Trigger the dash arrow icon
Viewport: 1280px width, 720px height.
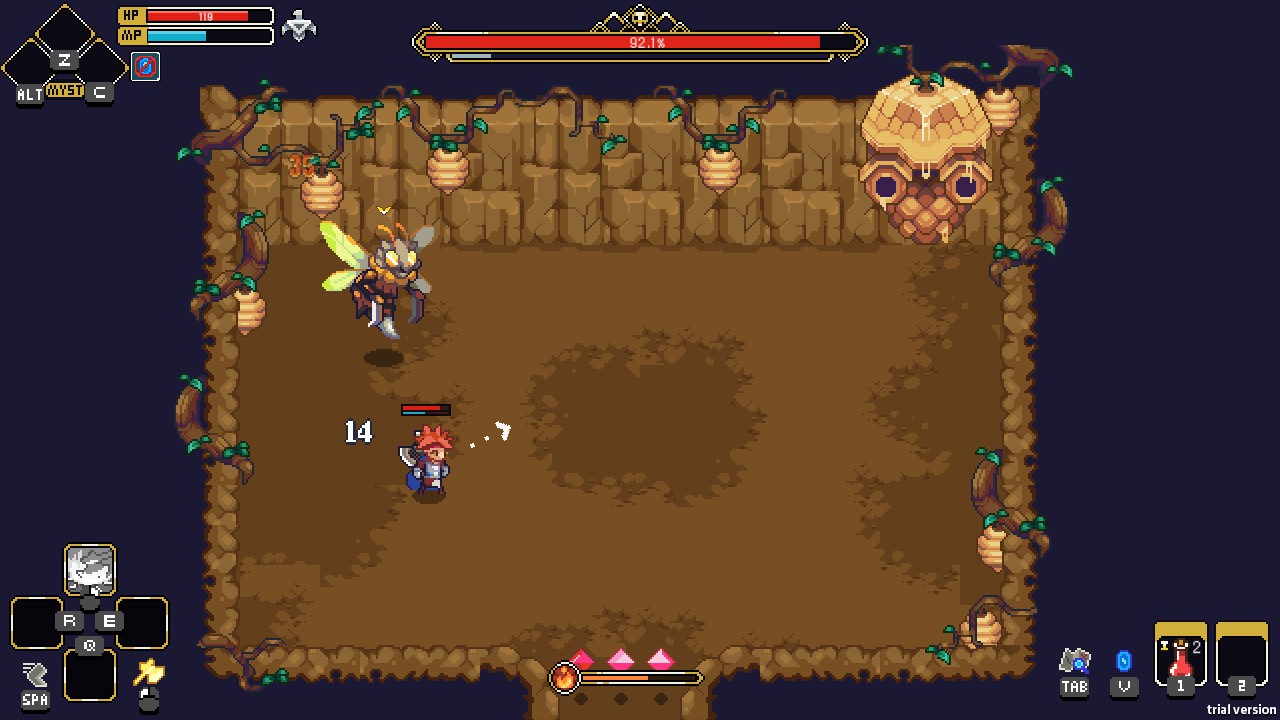pyautogui.click(x=35, y=675)
